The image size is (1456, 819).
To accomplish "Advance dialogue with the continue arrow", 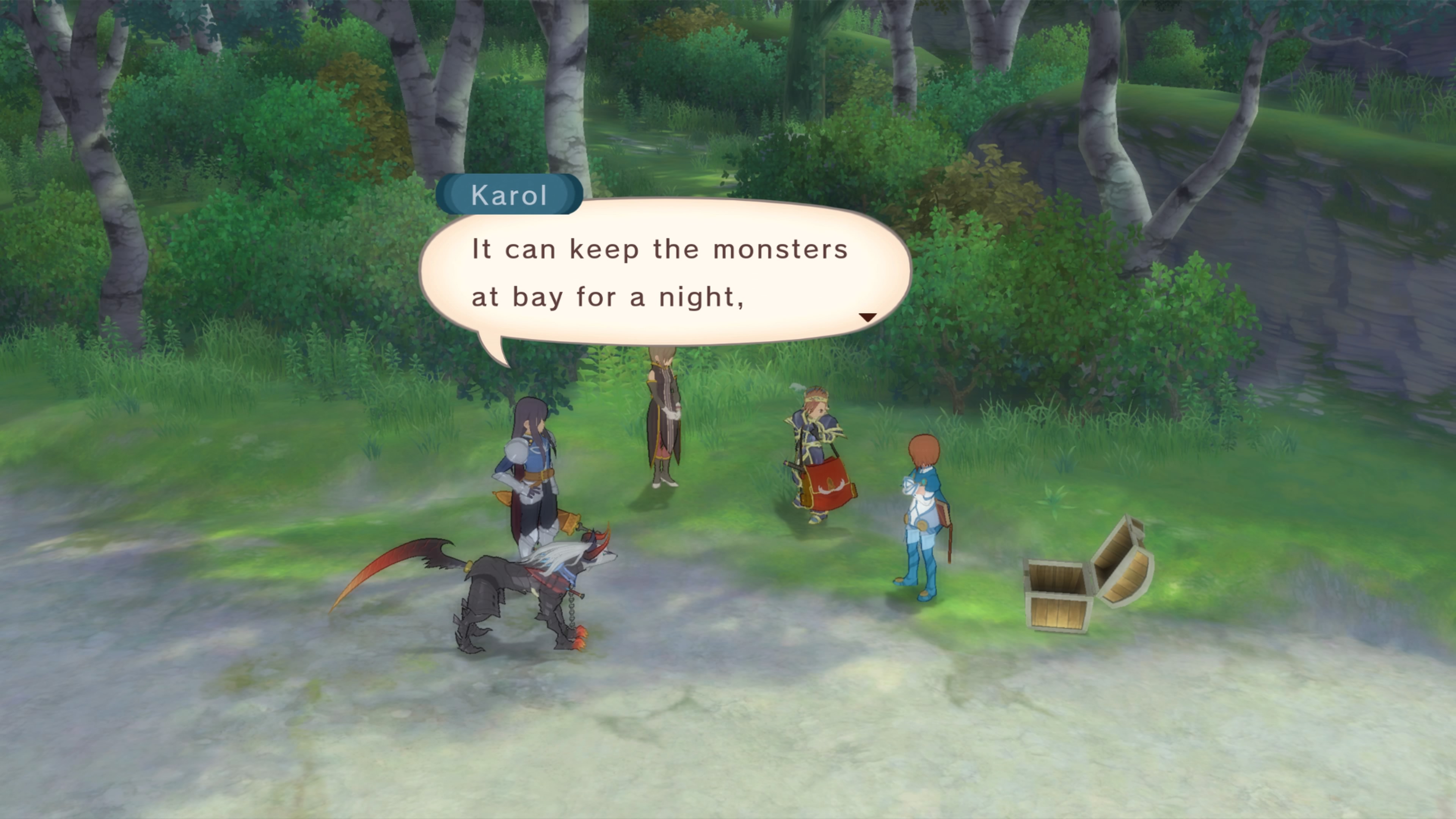I will click(867, 317).
